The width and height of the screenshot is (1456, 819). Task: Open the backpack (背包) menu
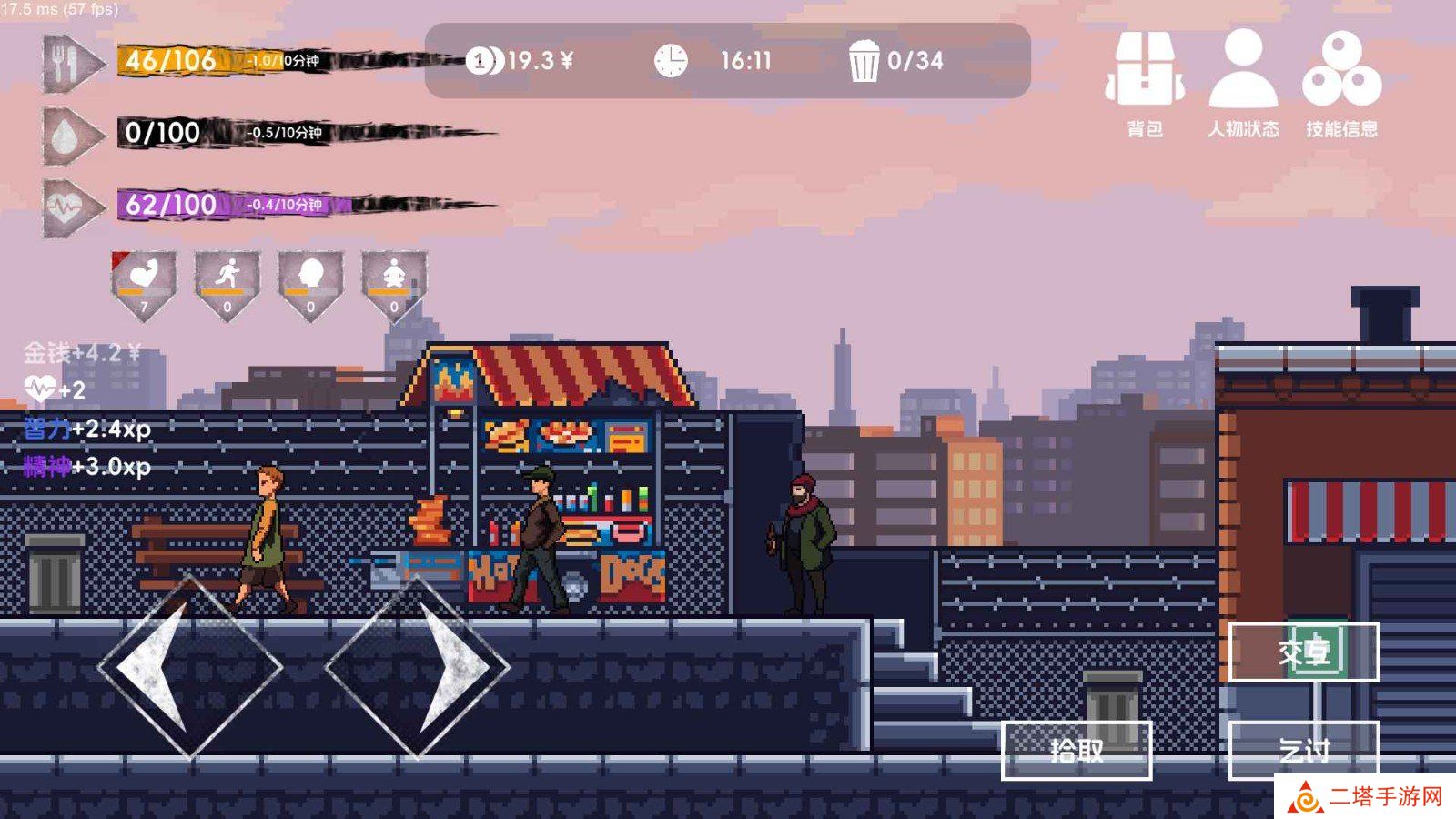(1145, 83)
